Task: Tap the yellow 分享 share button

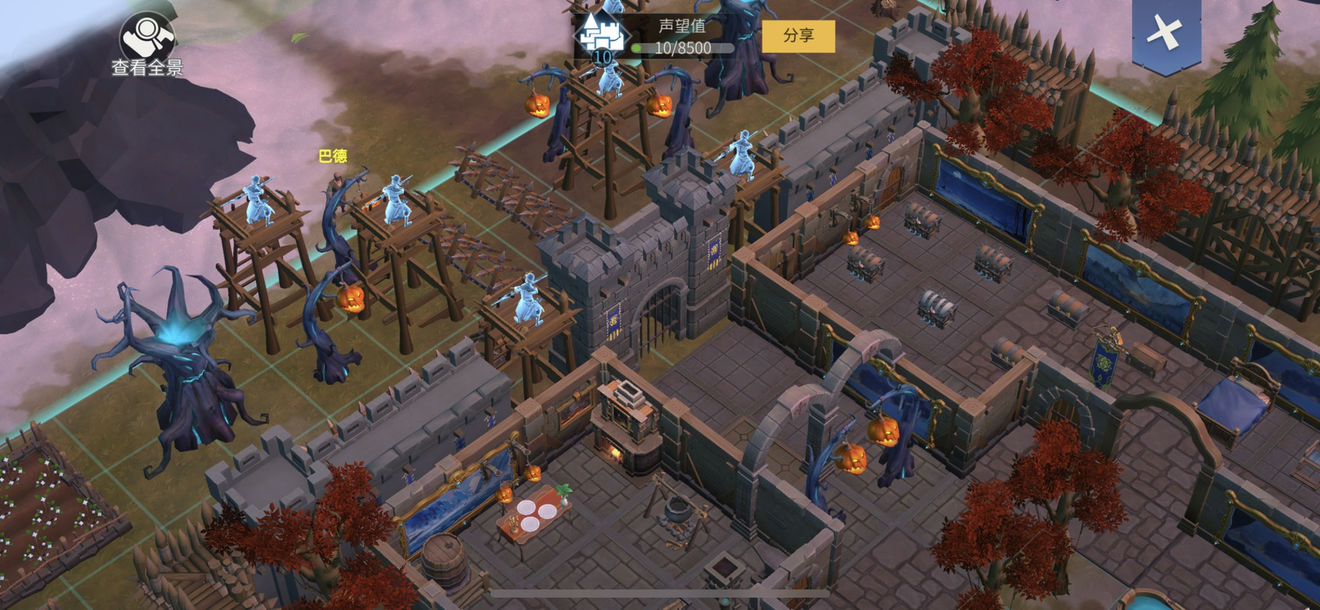Action: click(798, 36)
